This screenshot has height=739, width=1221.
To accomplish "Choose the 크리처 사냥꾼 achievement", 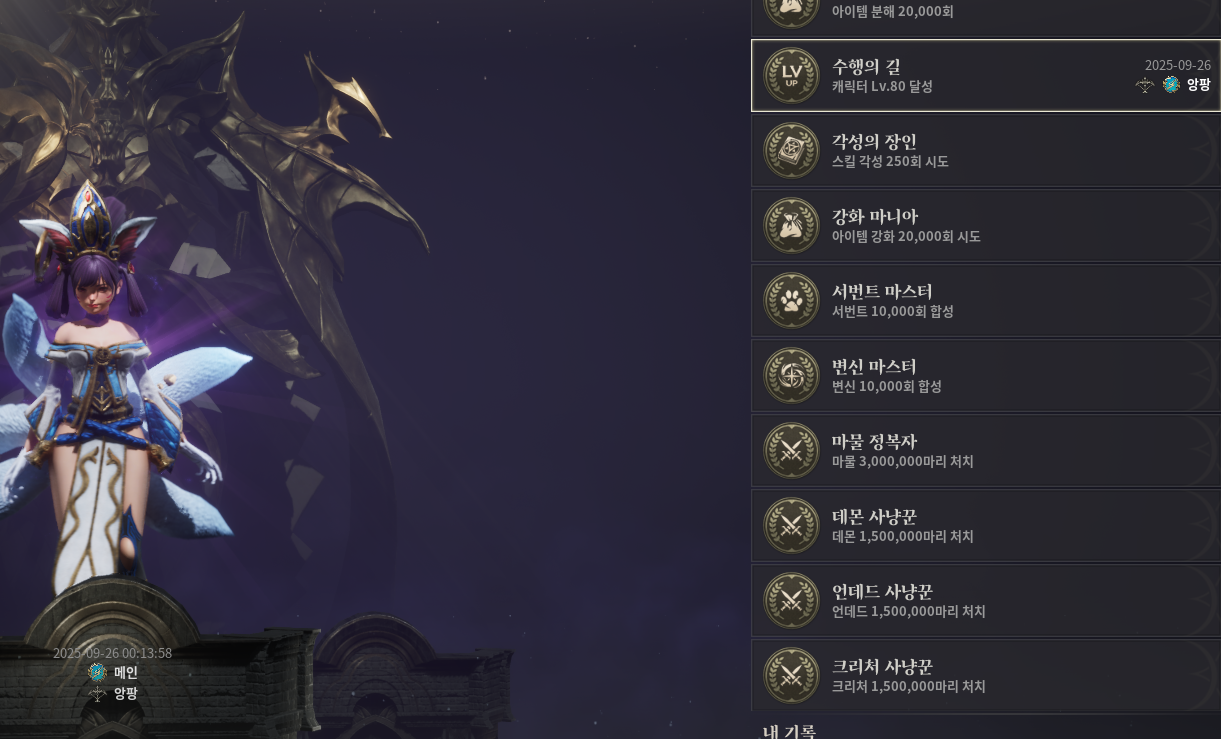I will [x=985, y=676].
